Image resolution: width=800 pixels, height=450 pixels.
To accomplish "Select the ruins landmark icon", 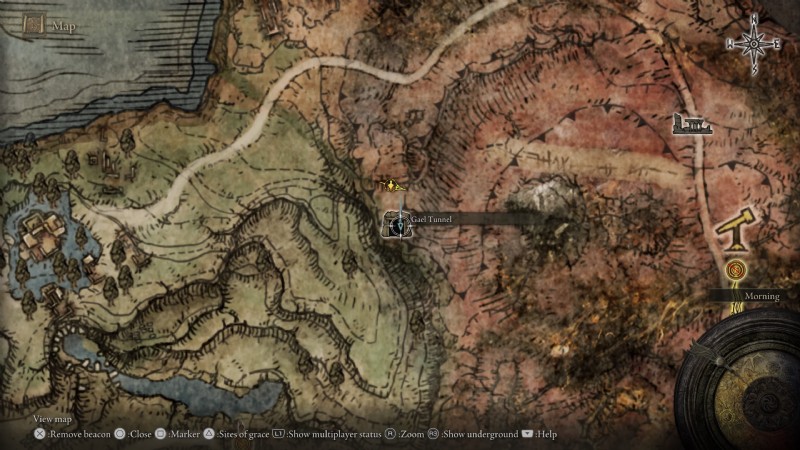I will (692, 124).
